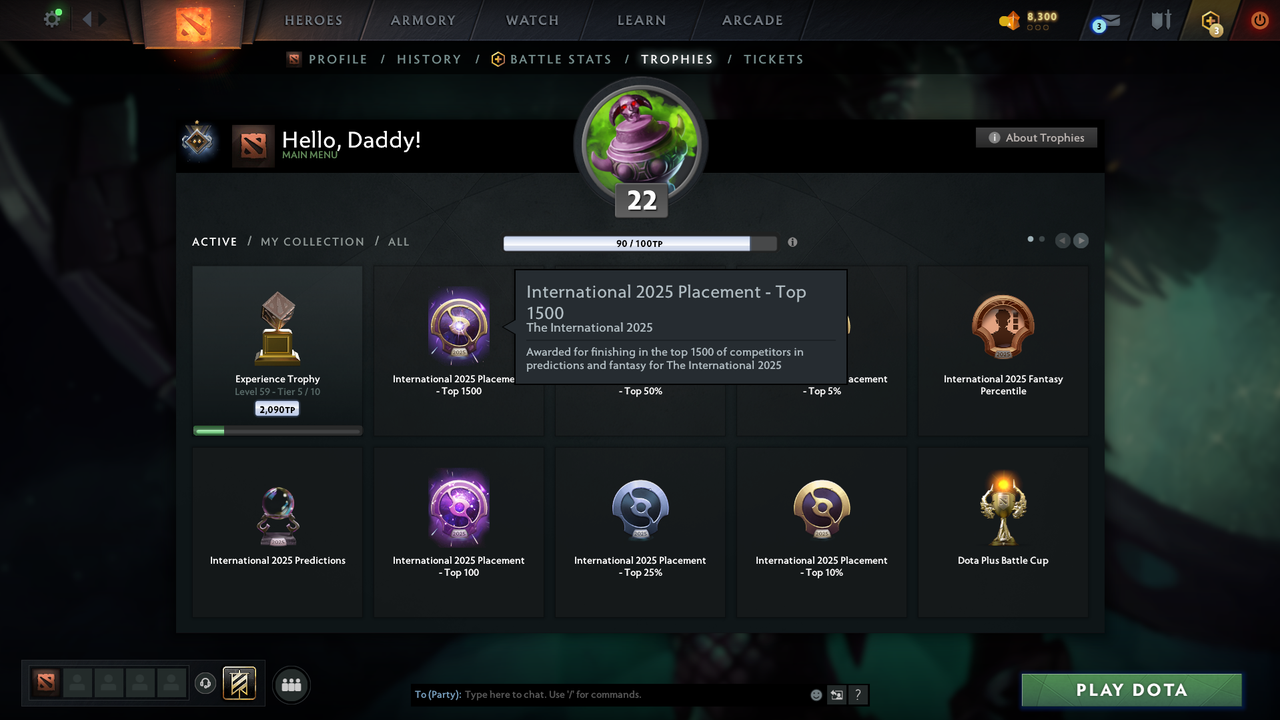Select the ALL trophies filter
Viewport: 1280px width, 720px height.
tap(398, 241)
